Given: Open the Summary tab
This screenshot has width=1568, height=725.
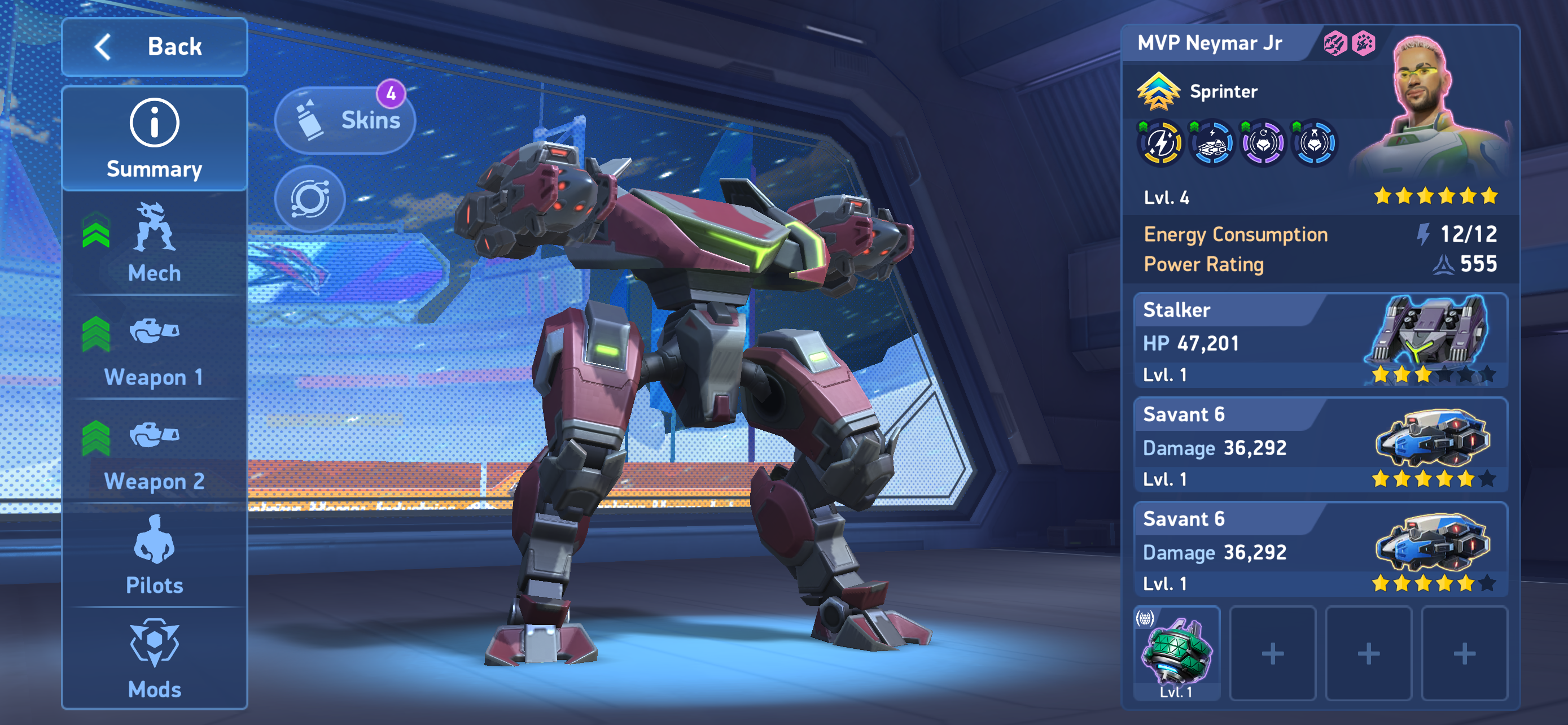Looking at the screenshot, I should (x=154, y=140).
